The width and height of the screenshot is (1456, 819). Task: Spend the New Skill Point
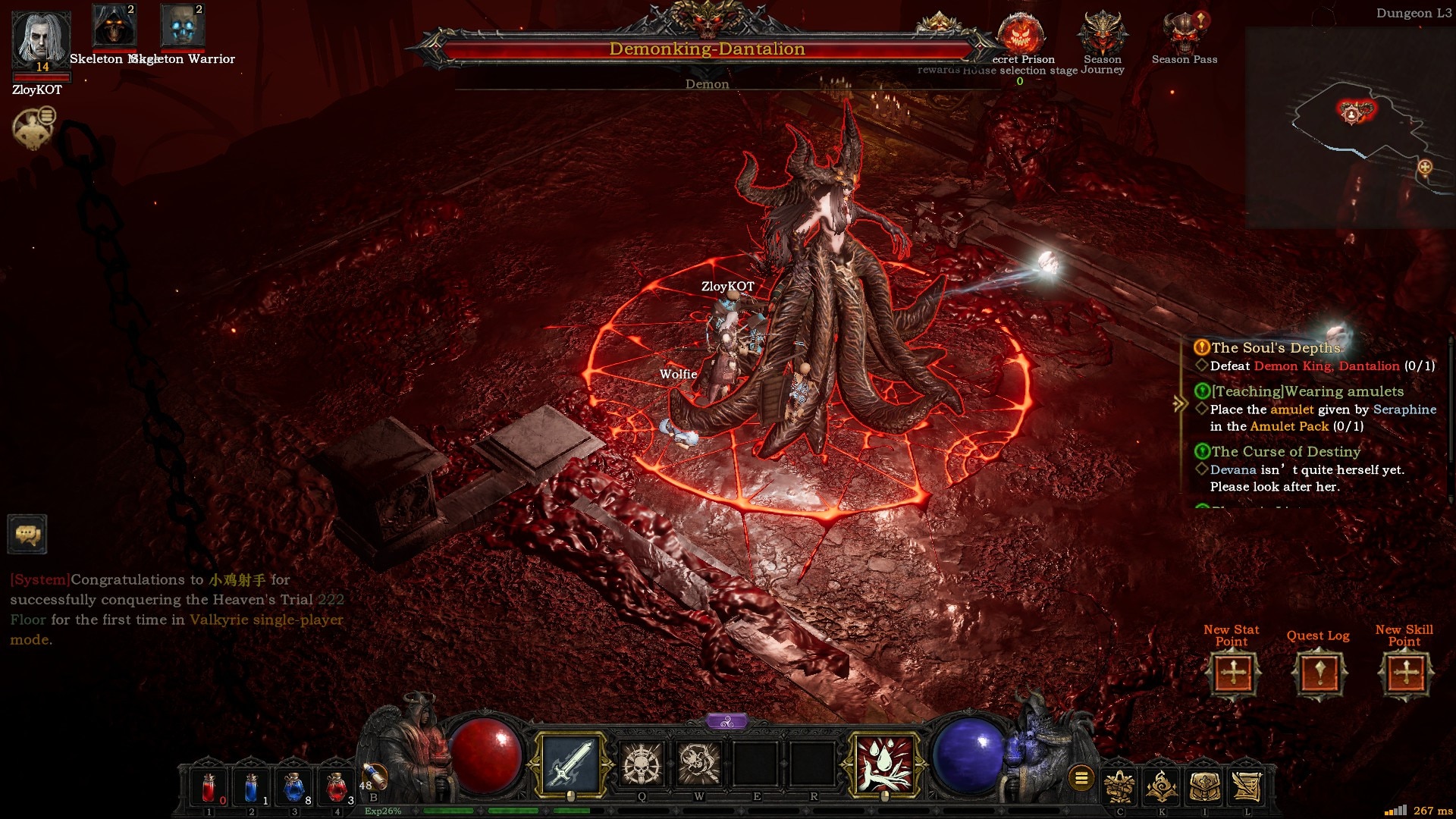[1405, 673]
